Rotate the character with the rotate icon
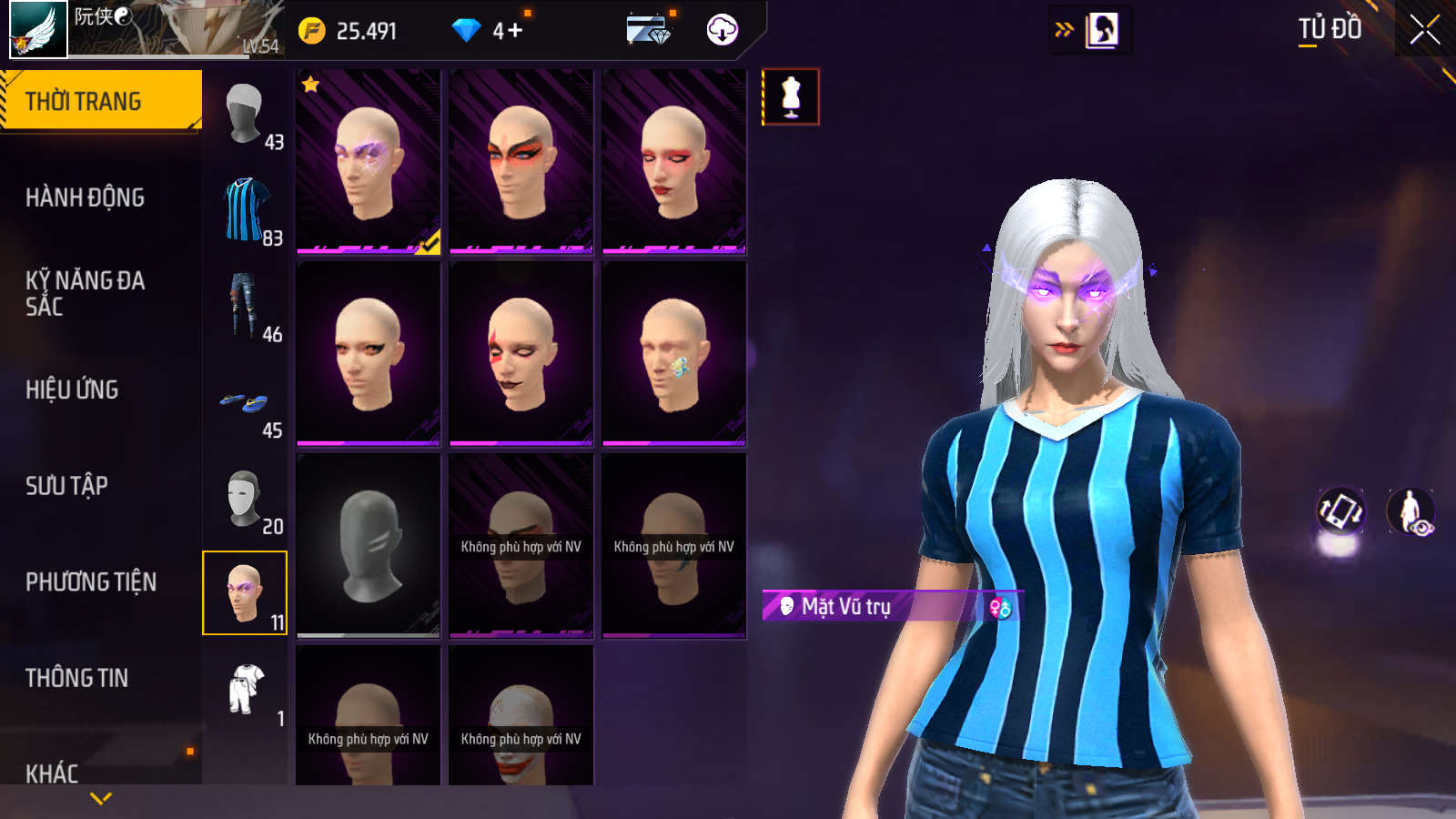The height and width of the screenshot is (819, 1456). click(x=1340, y=511)
